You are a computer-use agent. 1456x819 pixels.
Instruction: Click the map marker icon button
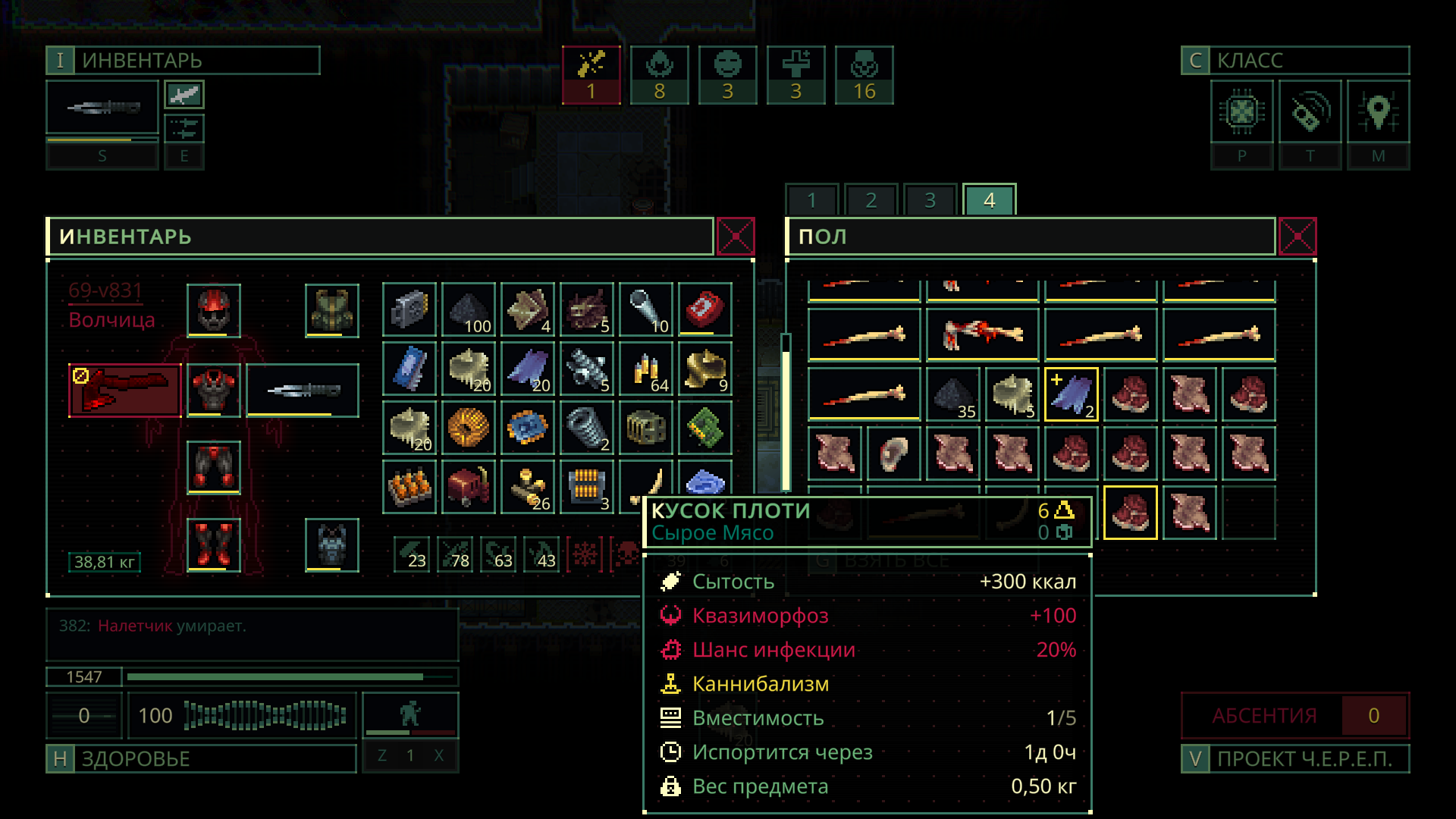pyautogui.click(x=1378, y=112)
